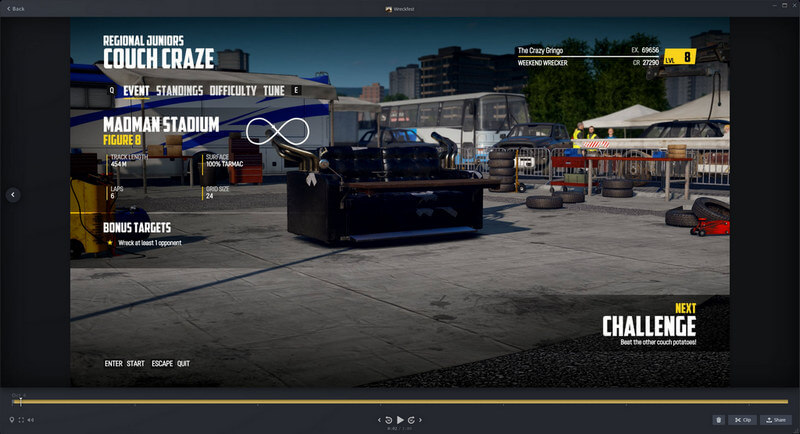Click the Share button

click(775, 420)
